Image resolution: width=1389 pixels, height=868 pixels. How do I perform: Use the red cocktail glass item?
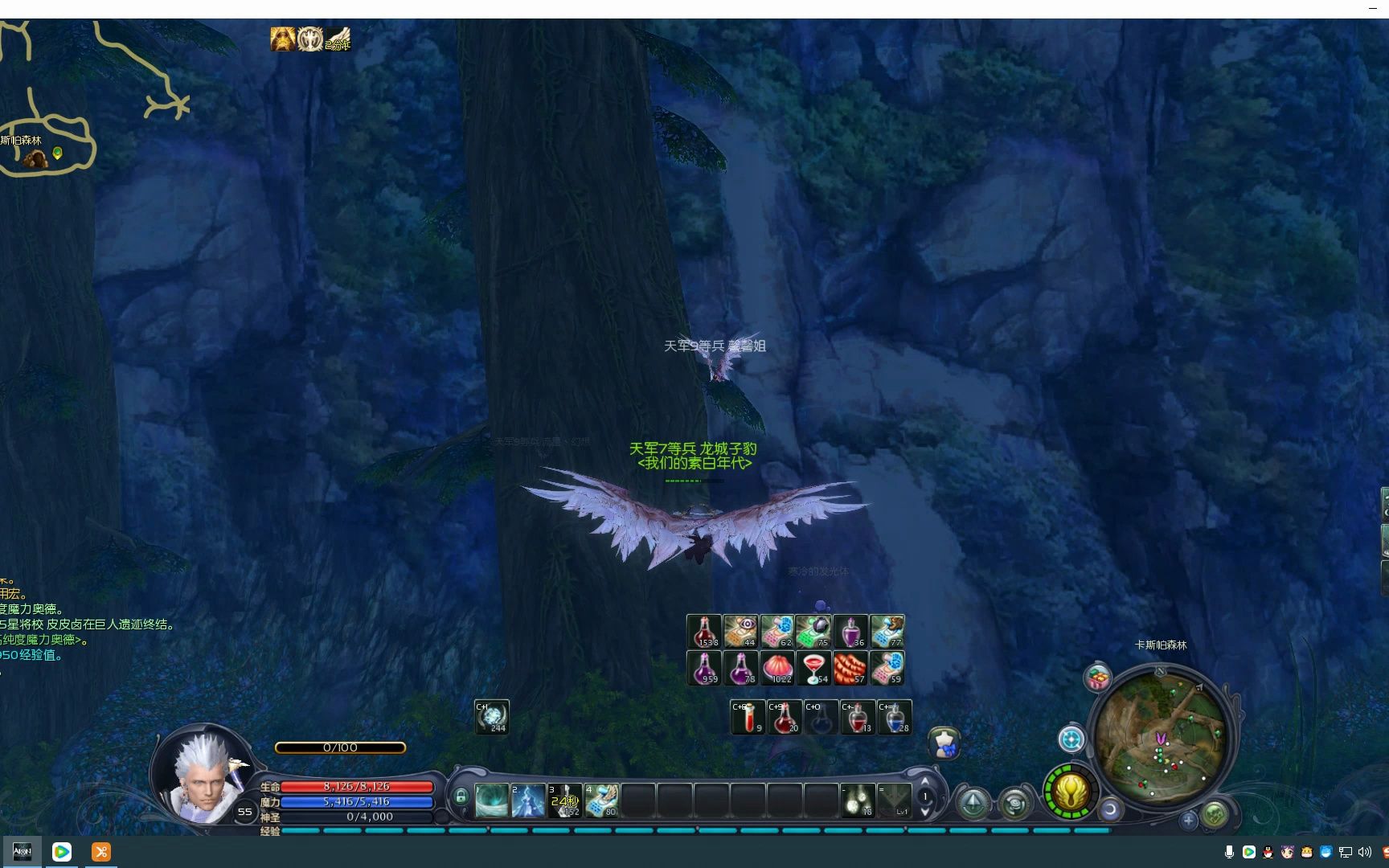pos(814,669)
